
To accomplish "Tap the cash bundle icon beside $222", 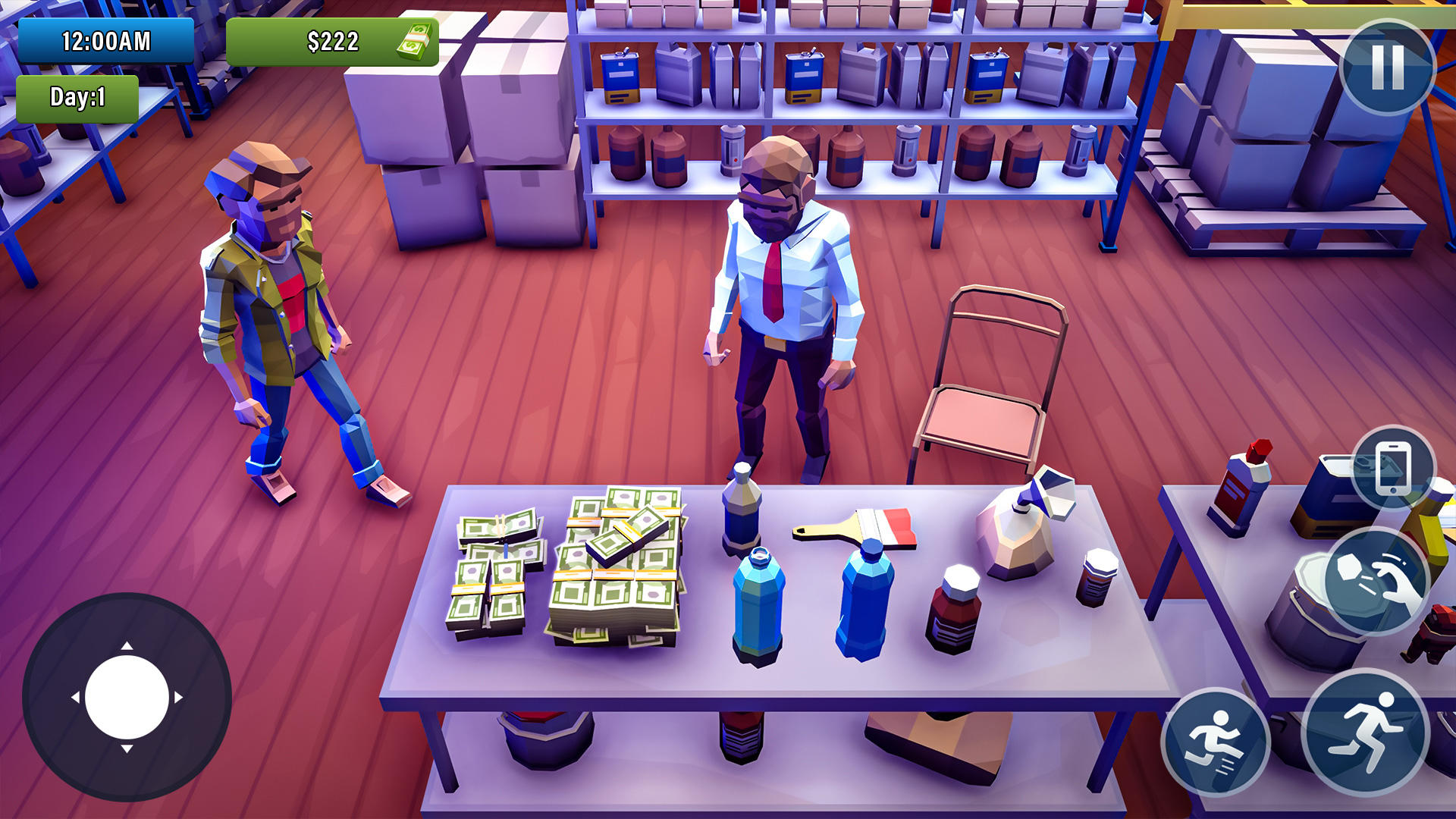I will [x=412, y=42].
